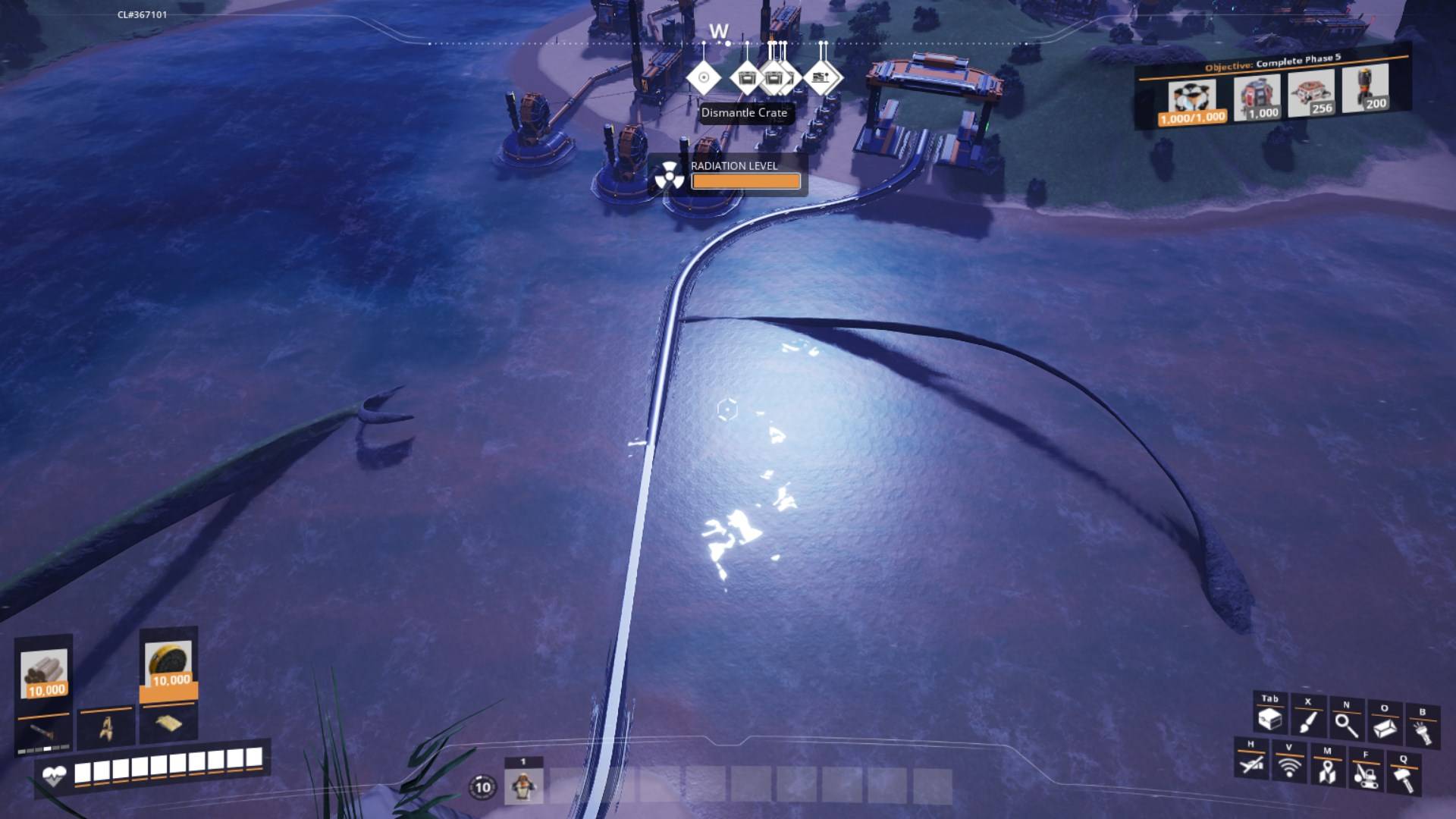Open the codex ingot icon
Image resolution: width=1456 pixels, height=819 pixels.
(x=1384, y=727)
